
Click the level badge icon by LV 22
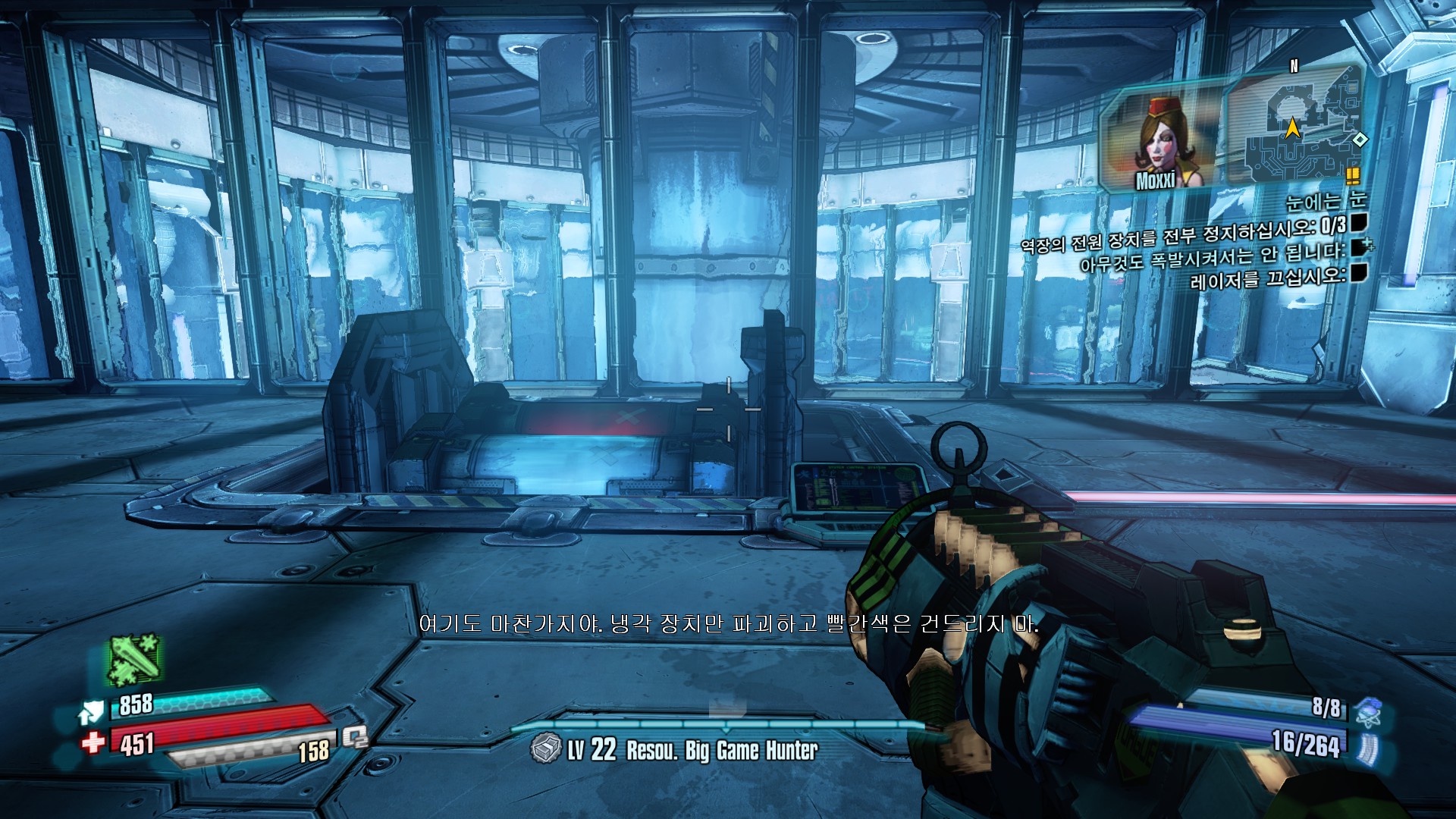click(546, 749)
